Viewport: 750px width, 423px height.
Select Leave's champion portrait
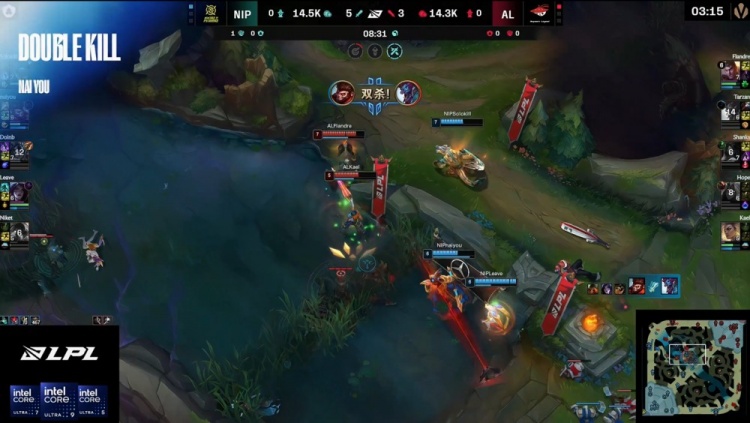point(20,191)
